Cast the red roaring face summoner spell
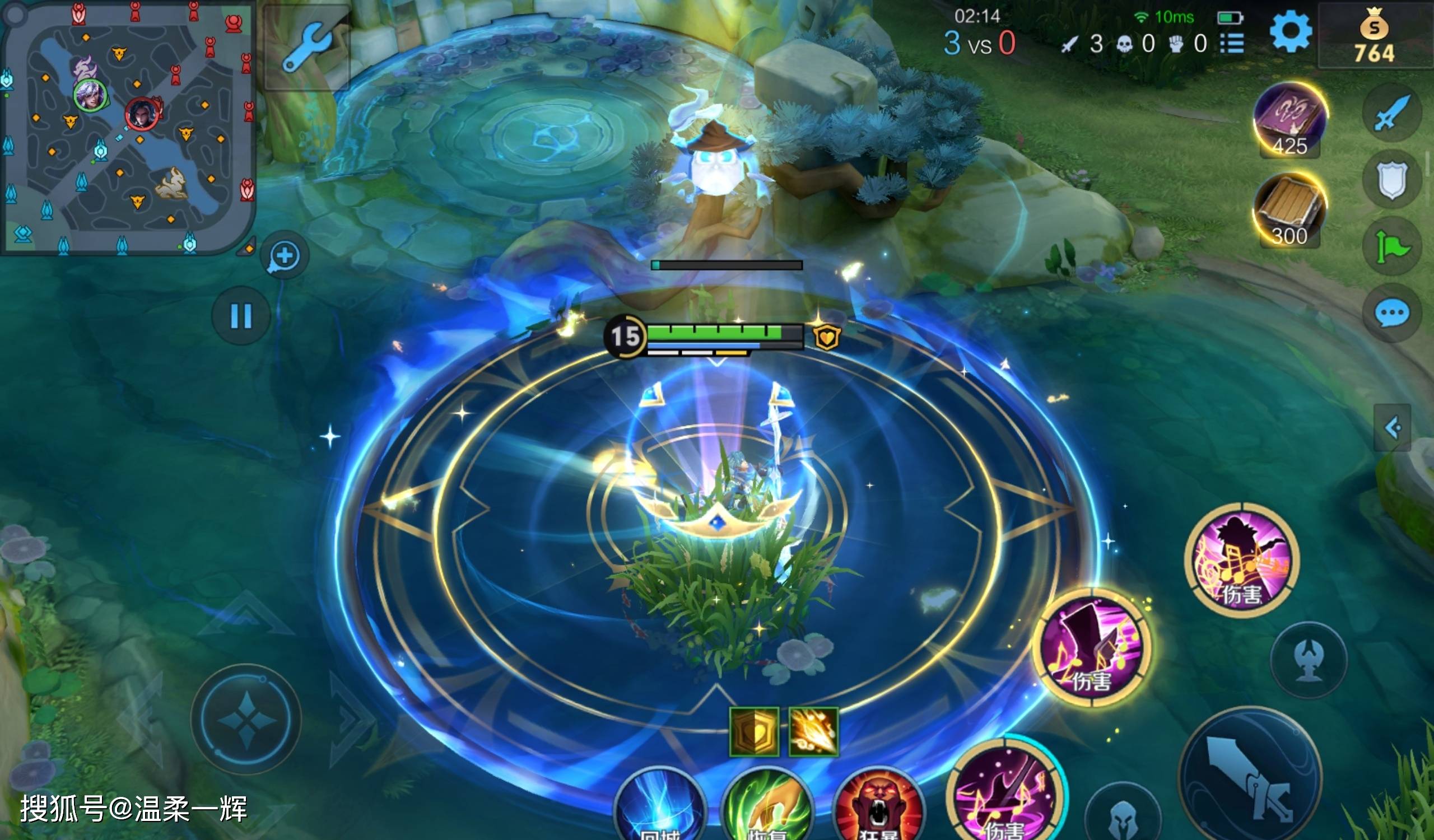This screenshot has height=840, width=1434. tap(878, 808)
